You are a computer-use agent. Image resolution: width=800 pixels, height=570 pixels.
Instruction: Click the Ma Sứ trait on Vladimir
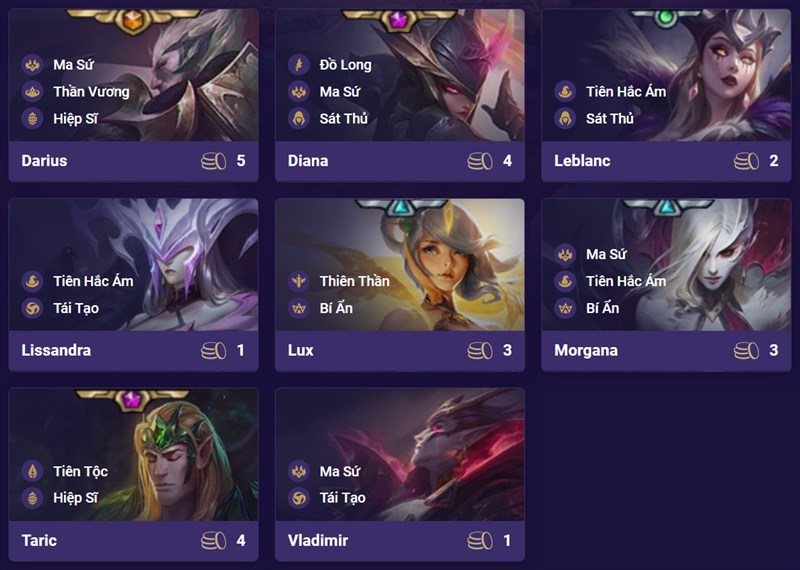coord(342,471)
